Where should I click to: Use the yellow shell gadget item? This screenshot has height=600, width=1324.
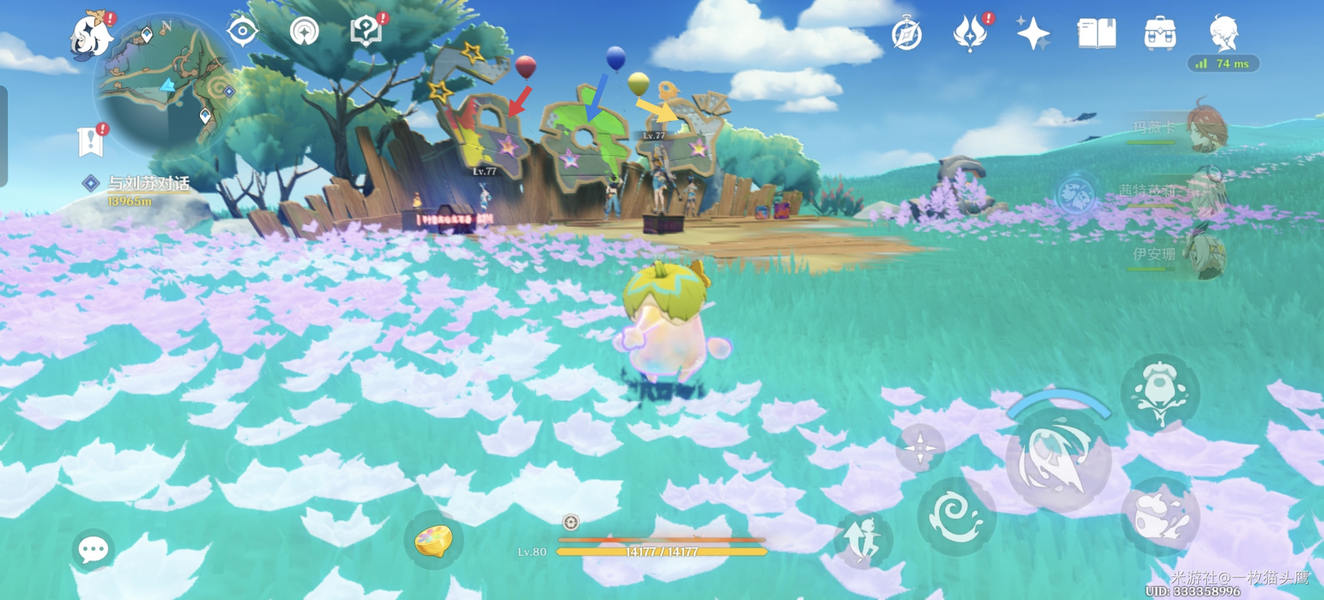[433, 541]
